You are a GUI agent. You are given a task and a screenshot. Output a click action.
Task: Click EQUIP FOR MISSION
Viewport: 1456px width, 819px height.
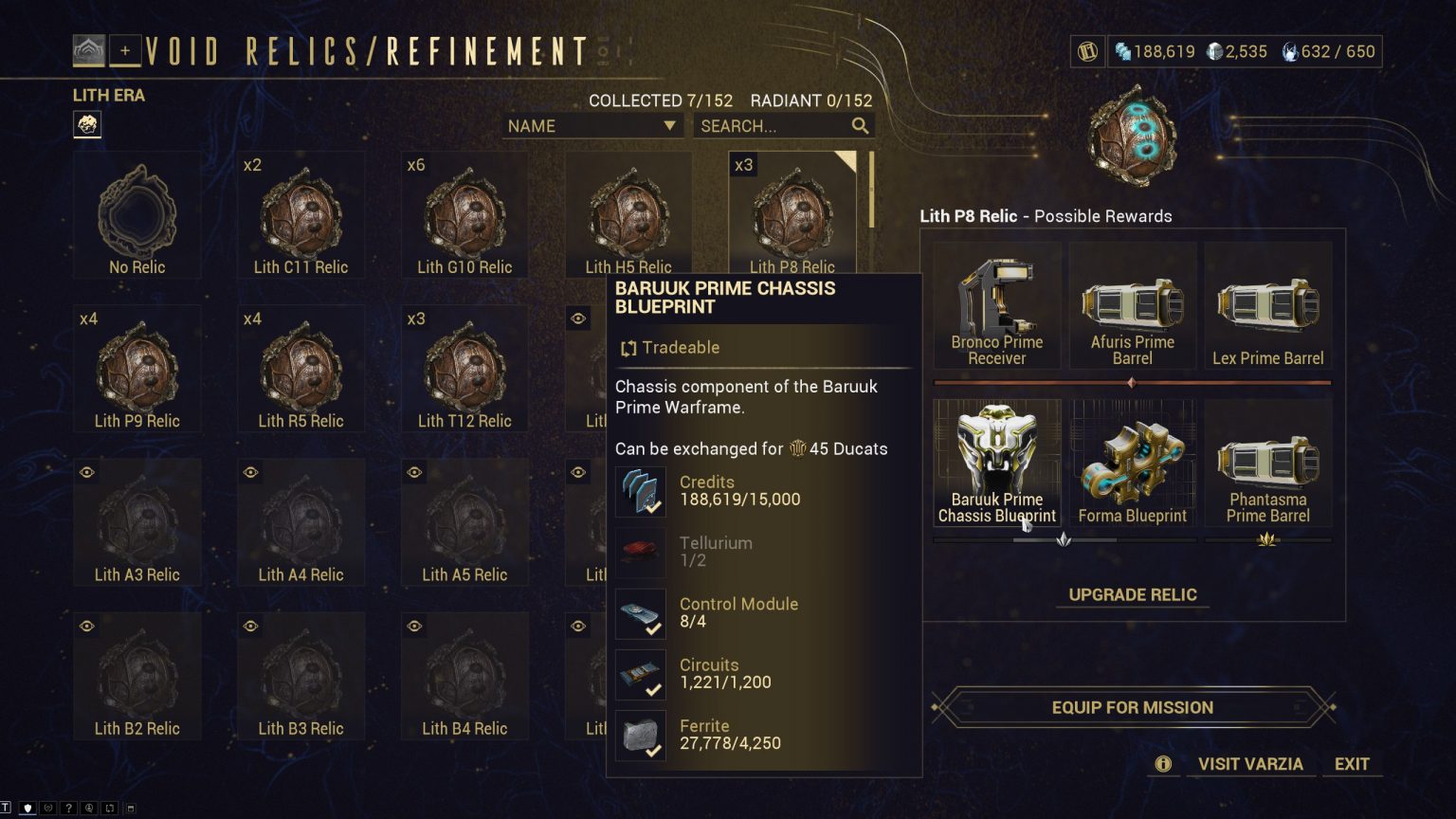[x=1132, y=707]
